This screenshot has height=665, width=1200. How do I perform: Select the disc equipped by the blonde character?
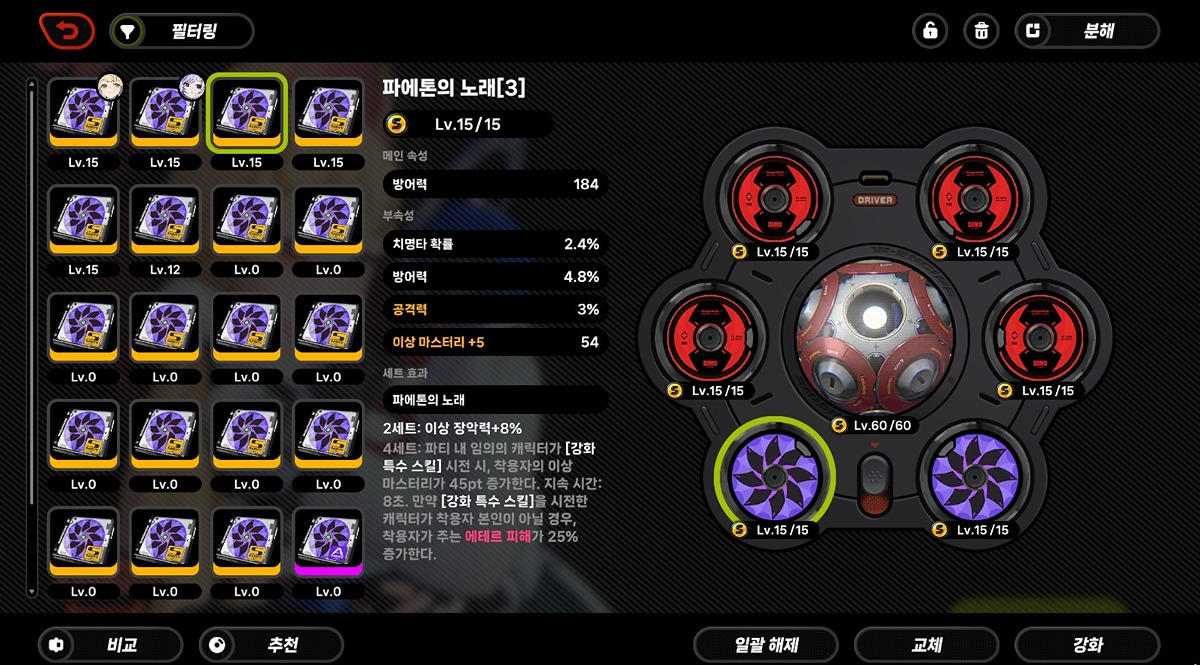coord(83,113)
